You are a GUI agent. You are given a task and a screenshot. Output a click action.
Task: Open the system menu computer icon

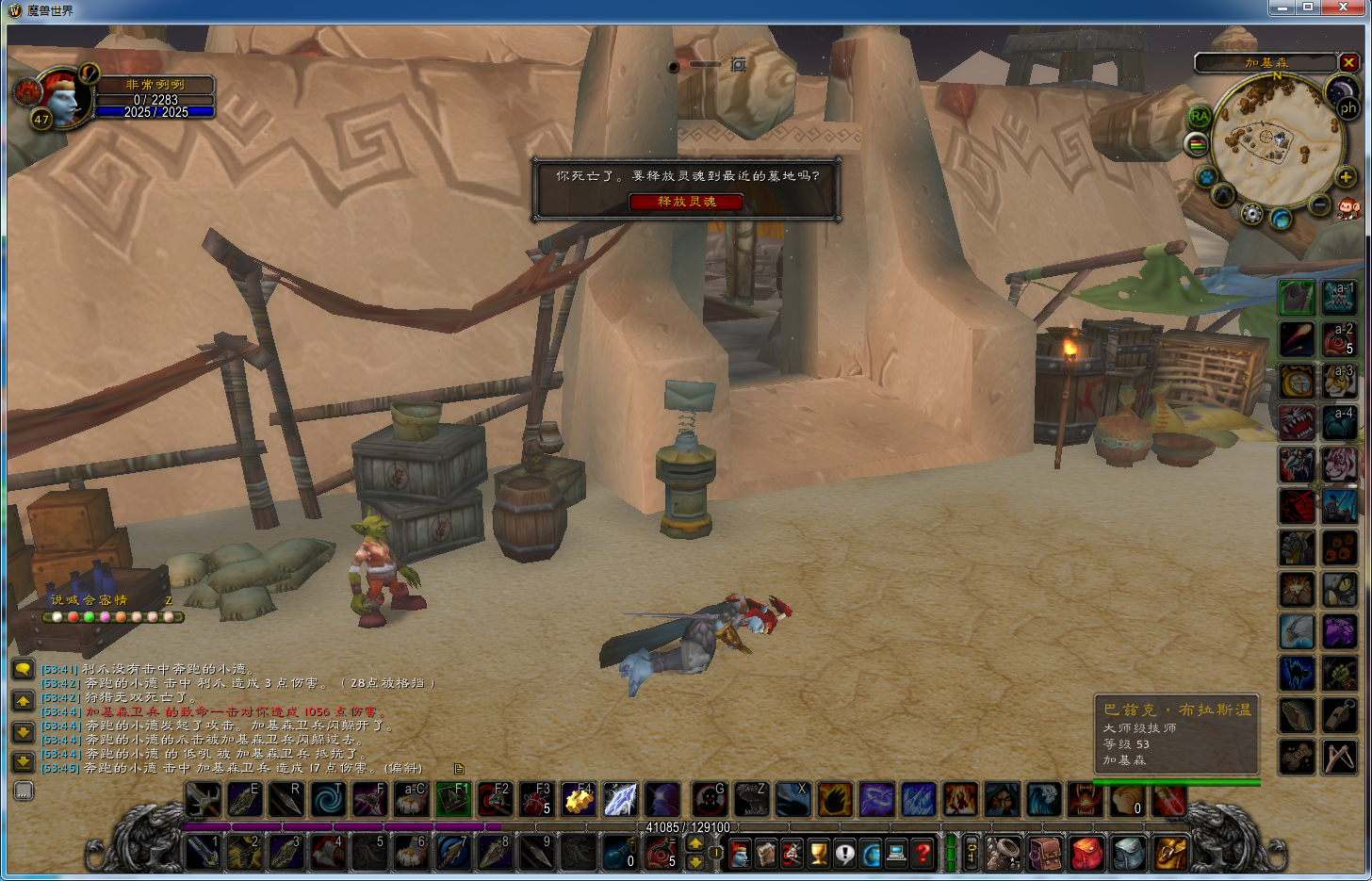point(896,853)
